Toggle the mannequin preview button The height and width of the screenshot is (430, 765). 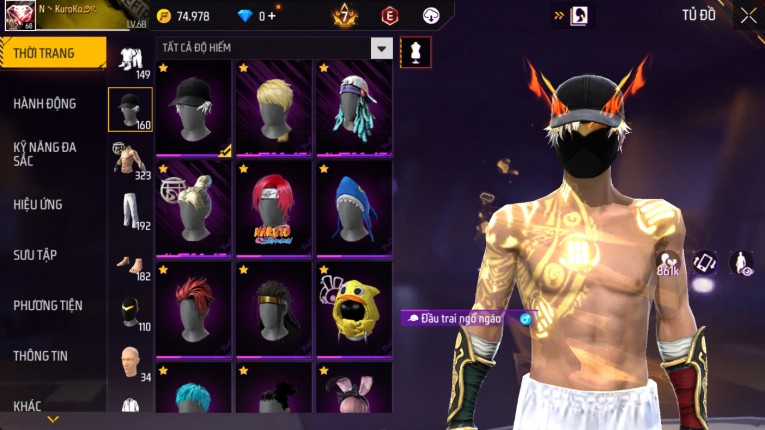[x=415, y=52]
